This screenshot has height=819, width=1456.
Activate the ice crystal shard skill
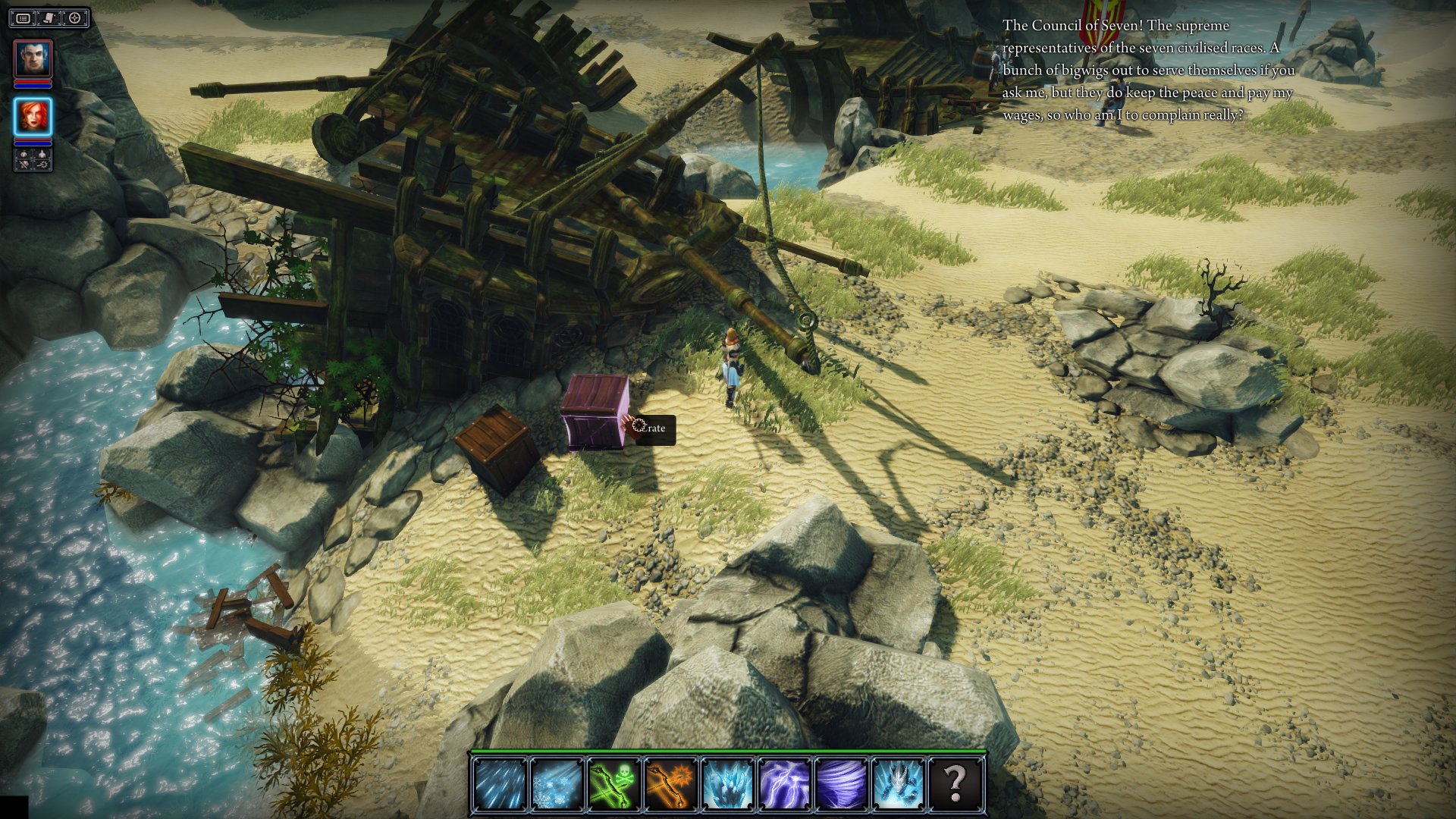click(x=727, y=783)
